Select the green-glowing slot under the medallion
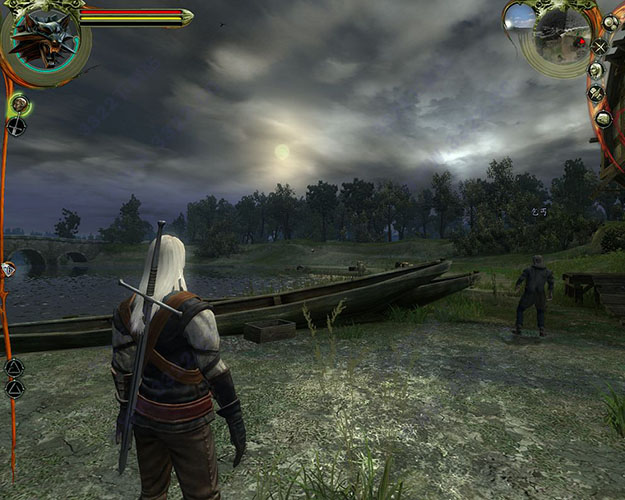This screenshot has width=625, height=500. point(18,103)
